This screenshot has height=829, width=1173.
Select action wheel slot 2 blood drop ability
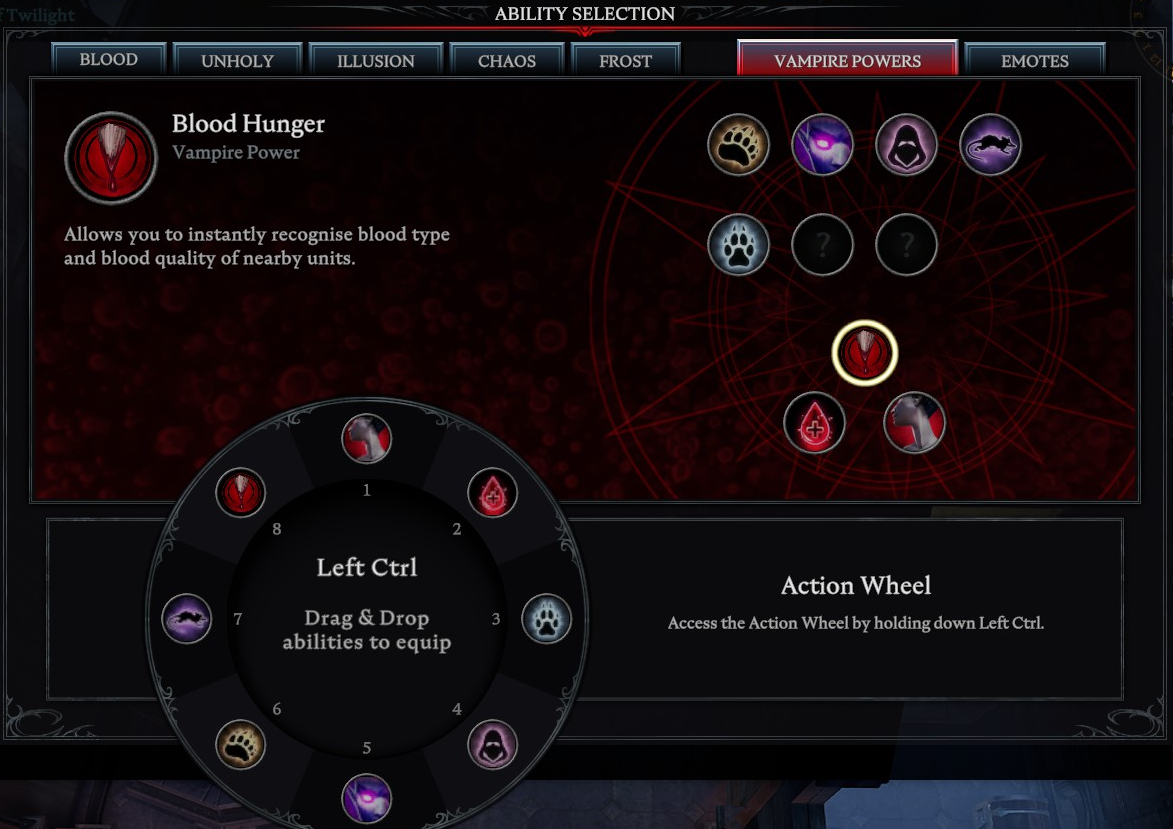(x=492, y=492)
